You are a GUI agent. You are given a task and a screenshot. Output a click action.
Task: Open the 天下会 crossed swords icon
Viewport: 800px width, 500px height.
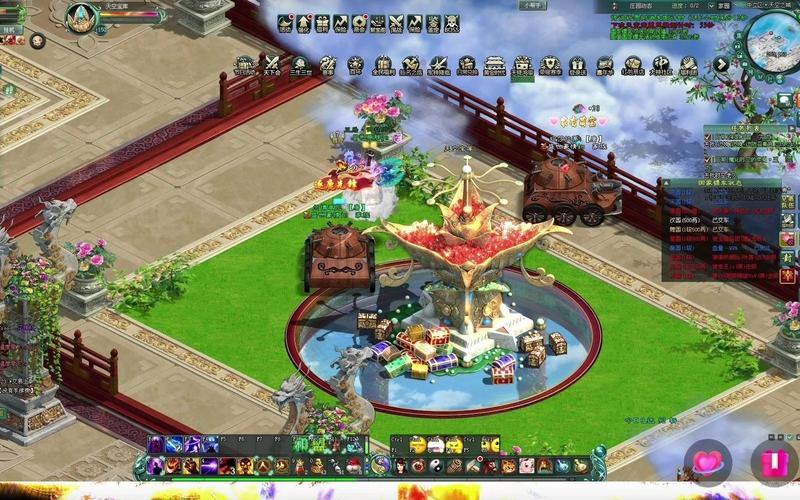(x=272, y=65)
